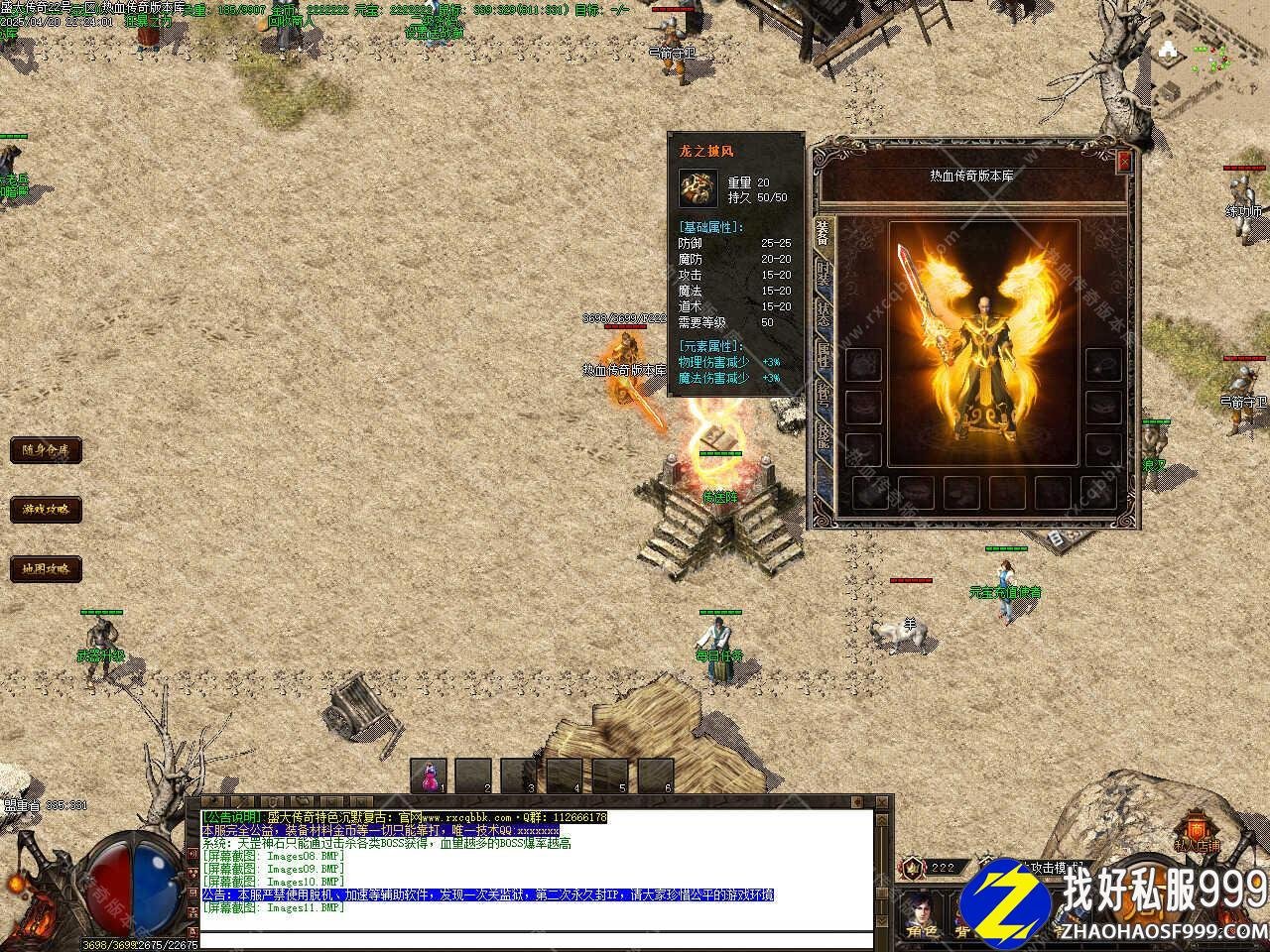This screenshot has width=1270, height=952.
Task: Show the 属性 attributes tab
Action: pyautogui.click(x=823, y=353)
